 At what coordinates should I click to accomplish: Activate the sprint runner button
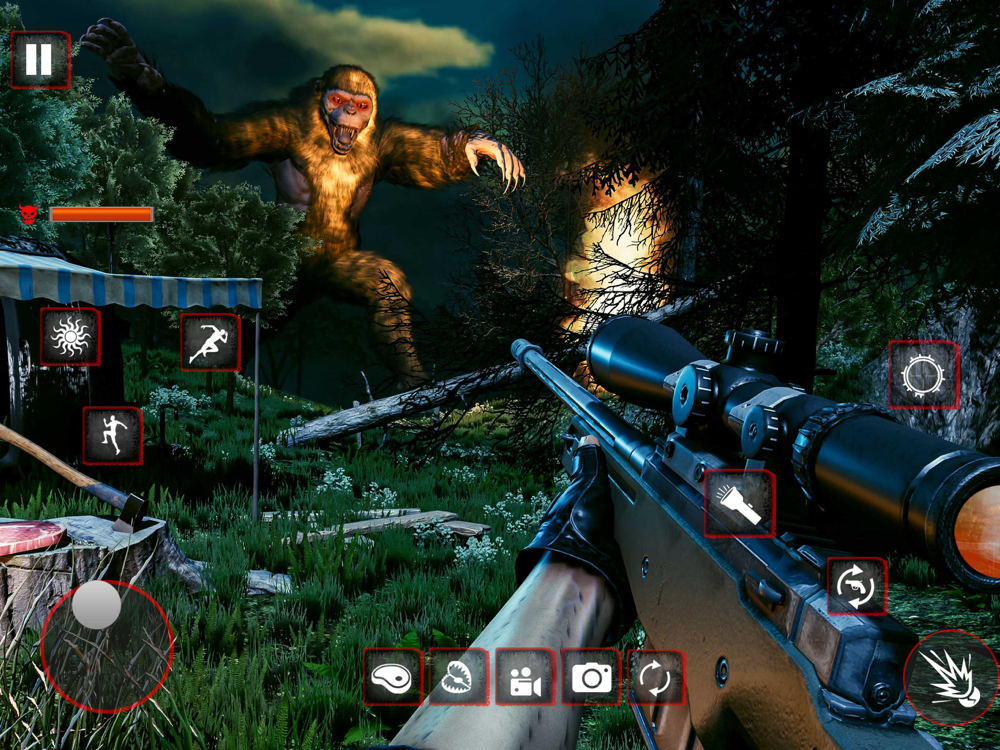click(210, 342)
